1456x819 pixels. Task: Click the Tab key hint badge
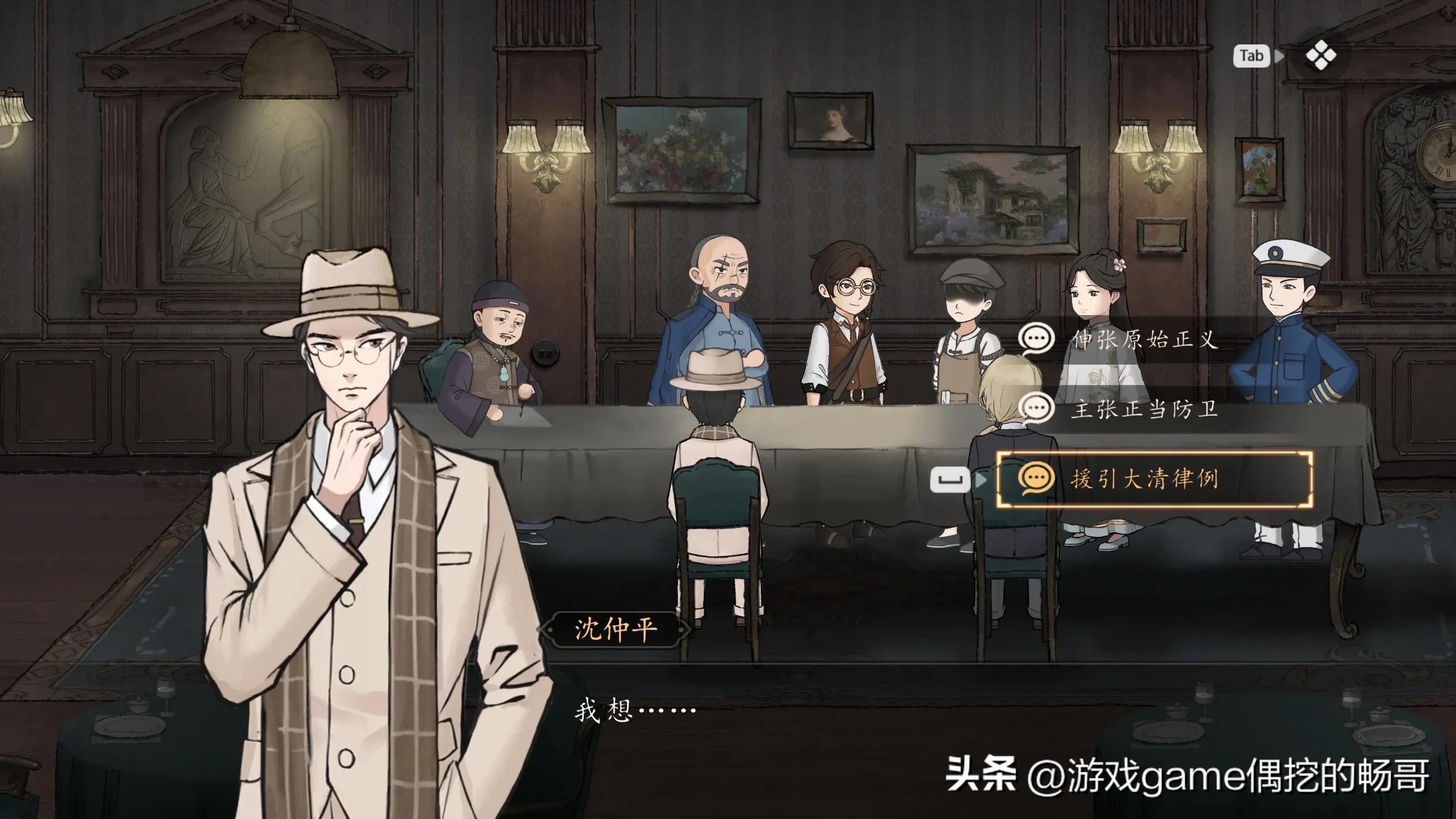(x=1251, y=56)
